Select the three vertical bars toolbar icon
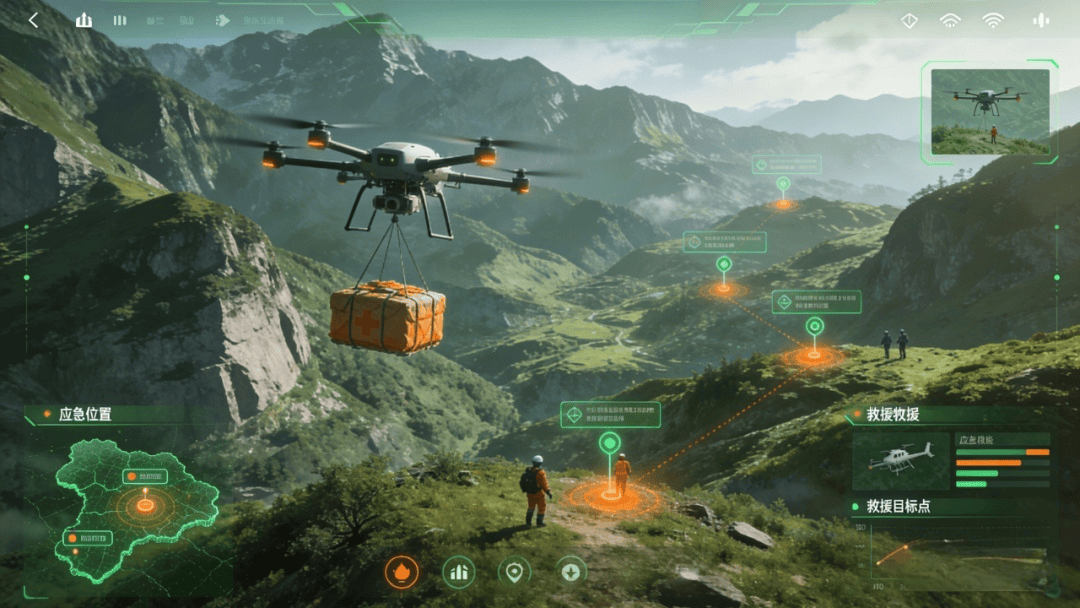 [x=120, y=20]
